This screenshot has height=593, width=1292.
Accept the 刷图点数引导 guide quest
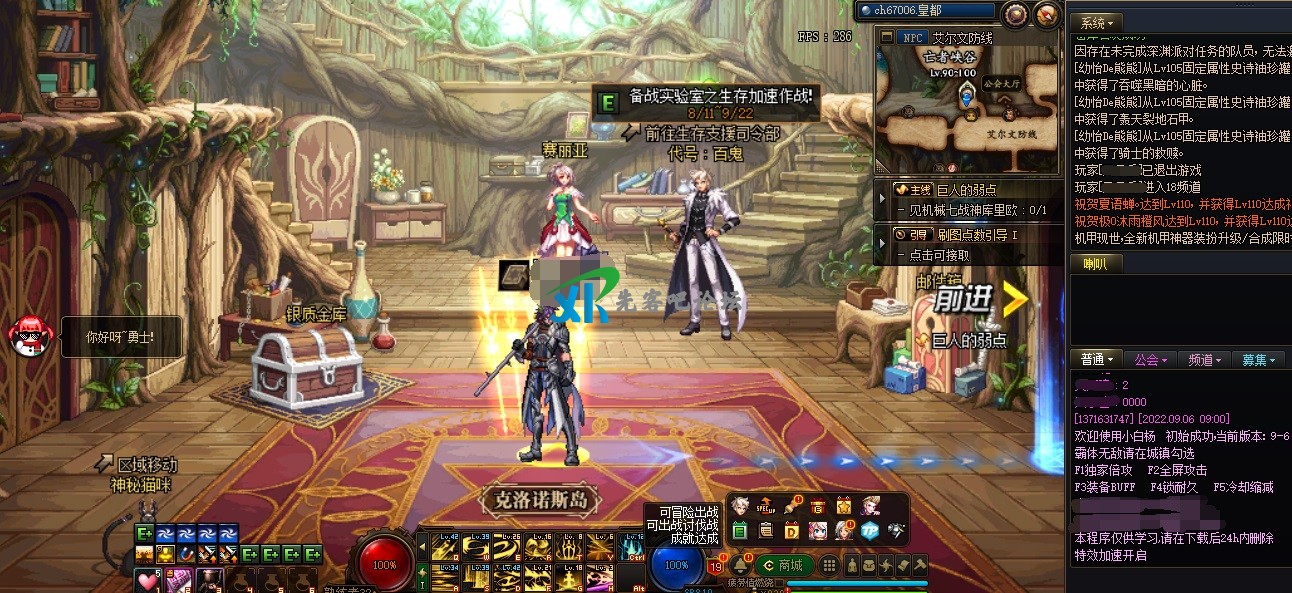click(x=970, y=234)
